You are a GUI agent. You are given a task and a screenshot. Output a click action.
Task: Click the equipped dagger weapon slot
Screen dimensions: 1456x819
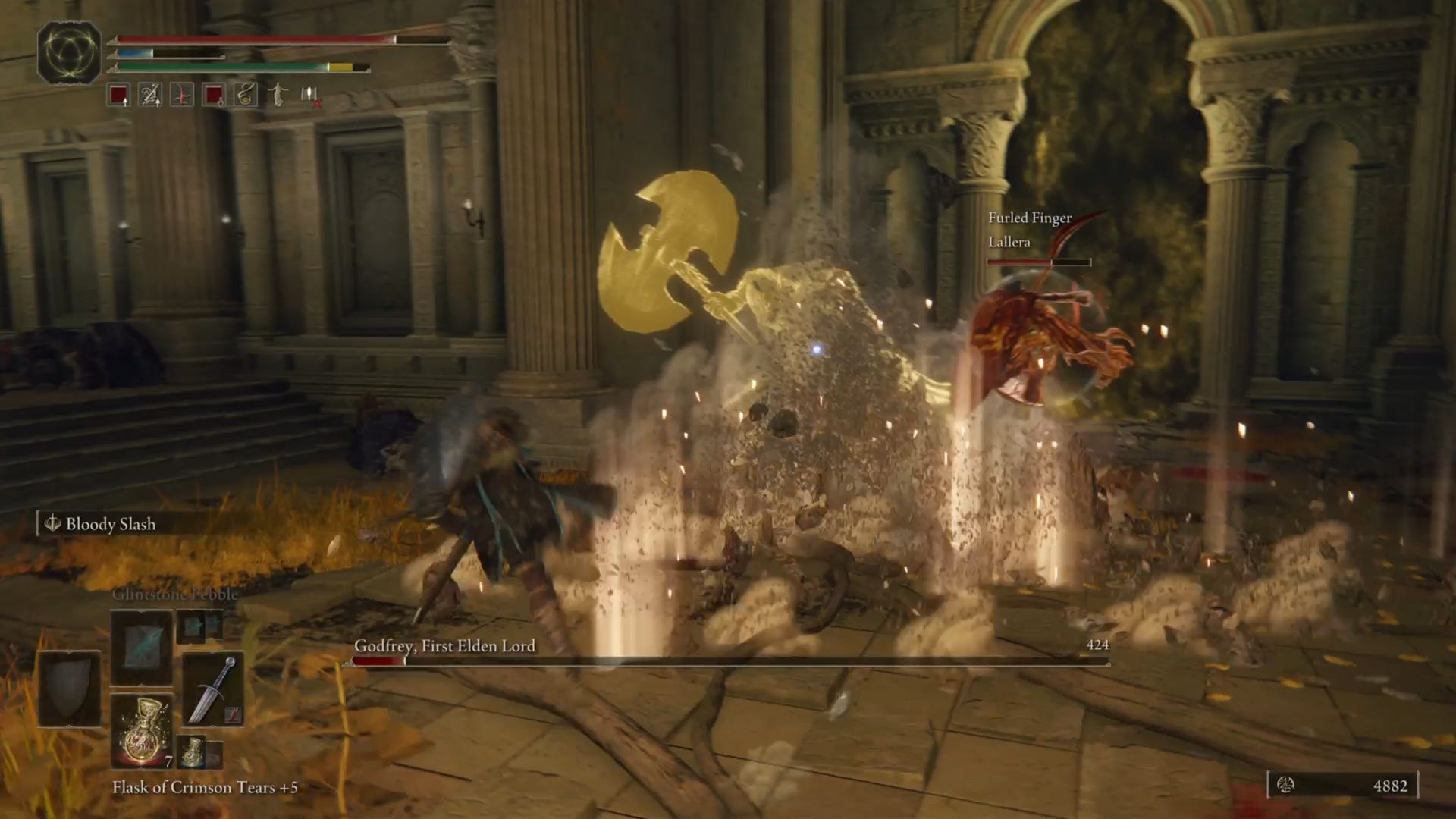[214, 688]
